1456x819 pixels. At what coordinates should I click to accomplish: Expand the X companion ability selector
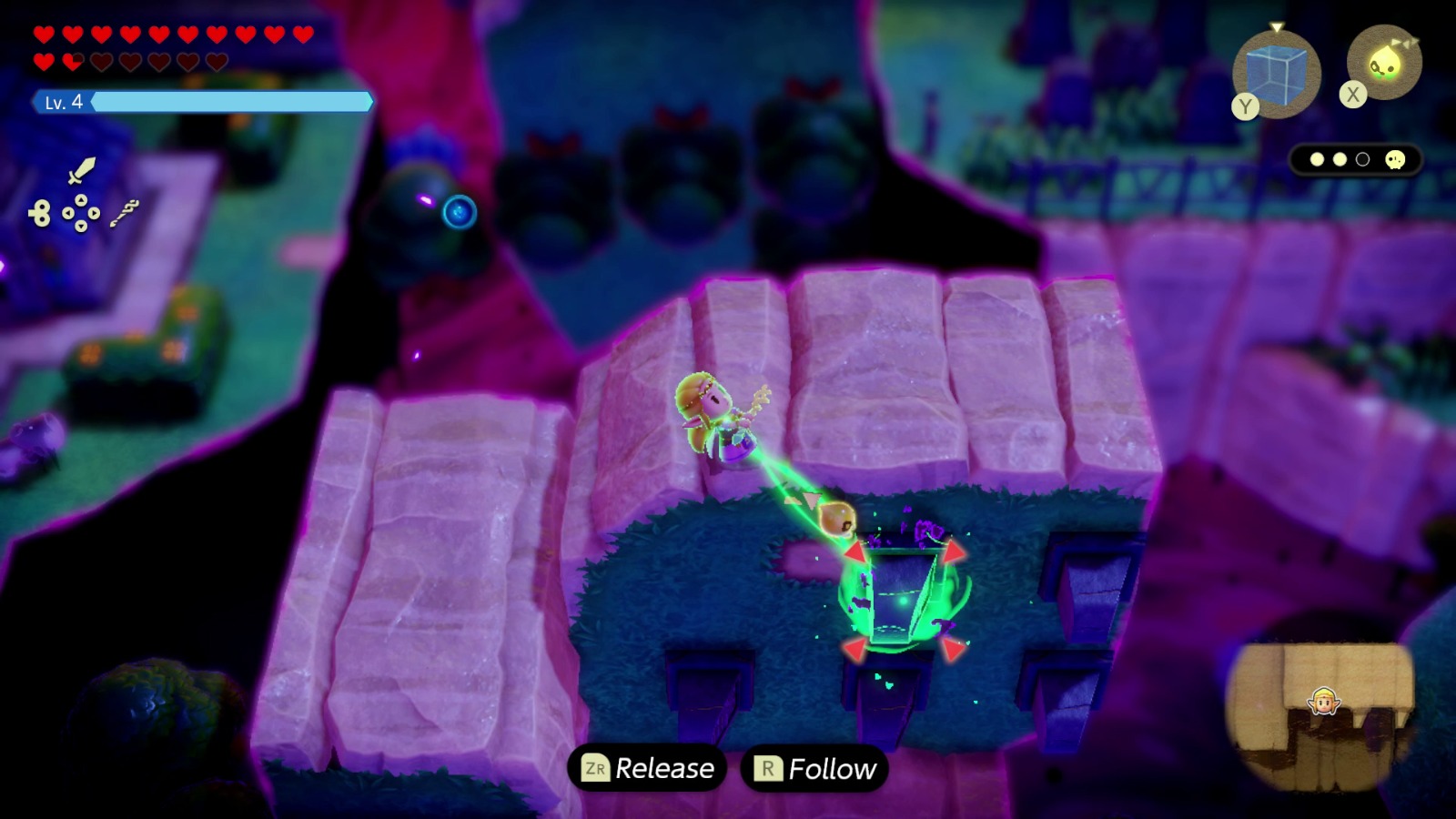1353,92
